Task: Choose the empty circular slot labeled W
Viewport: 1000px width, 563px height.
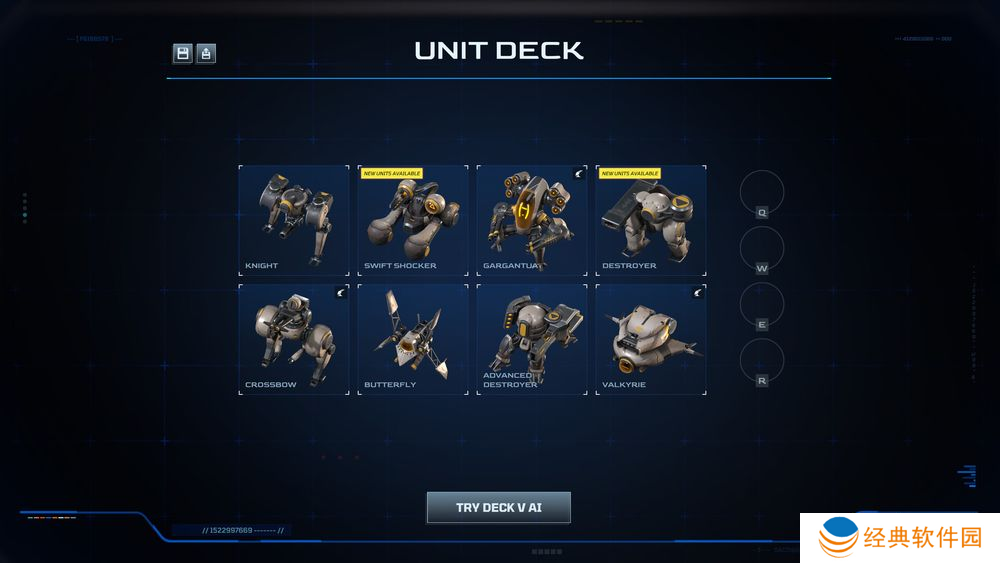Action: (x=762, y=248)
